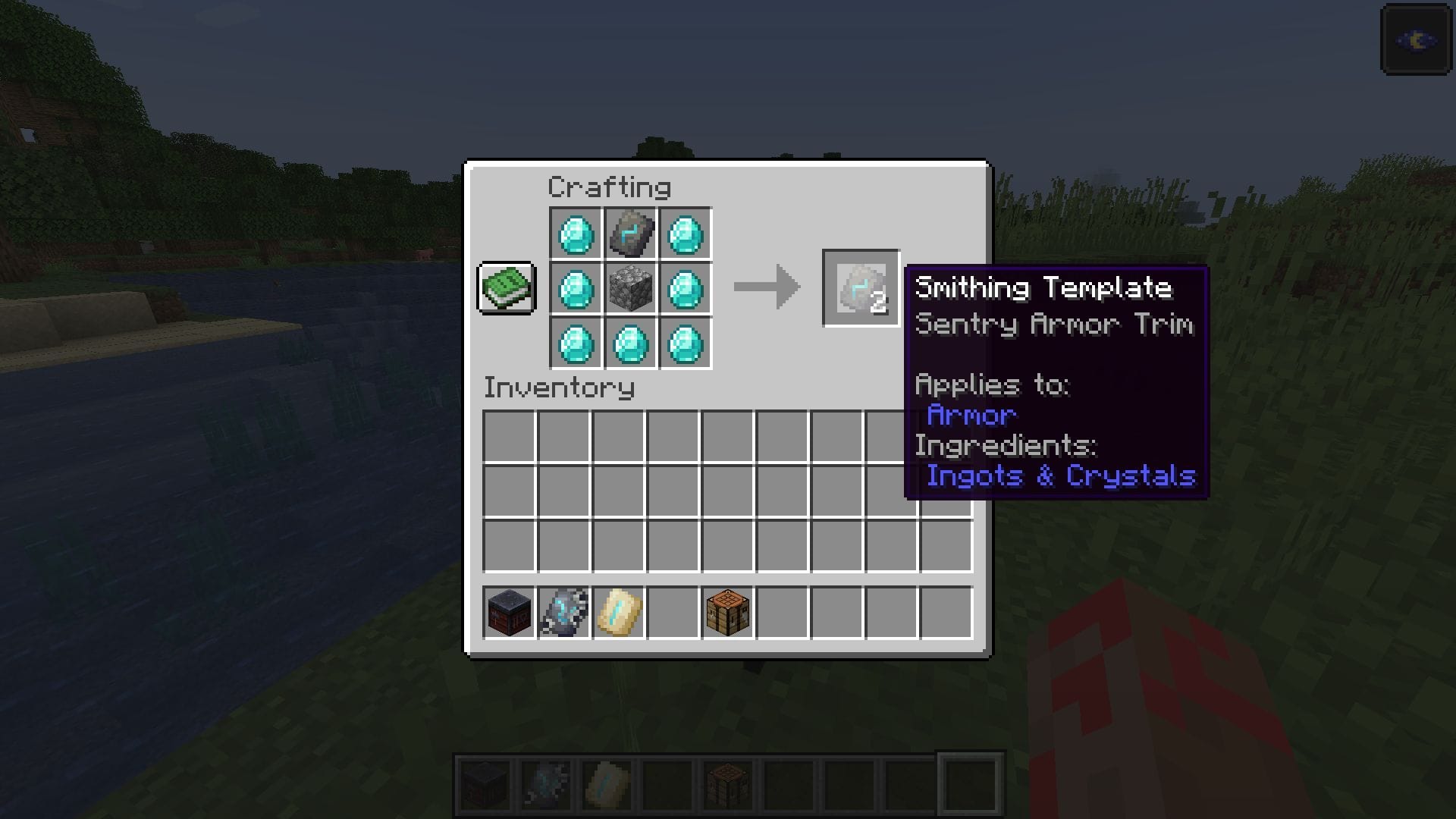Click the sentry armor trim template in the inventory
The height and width of the screenshot is (819, 1456).
(562, 613)
